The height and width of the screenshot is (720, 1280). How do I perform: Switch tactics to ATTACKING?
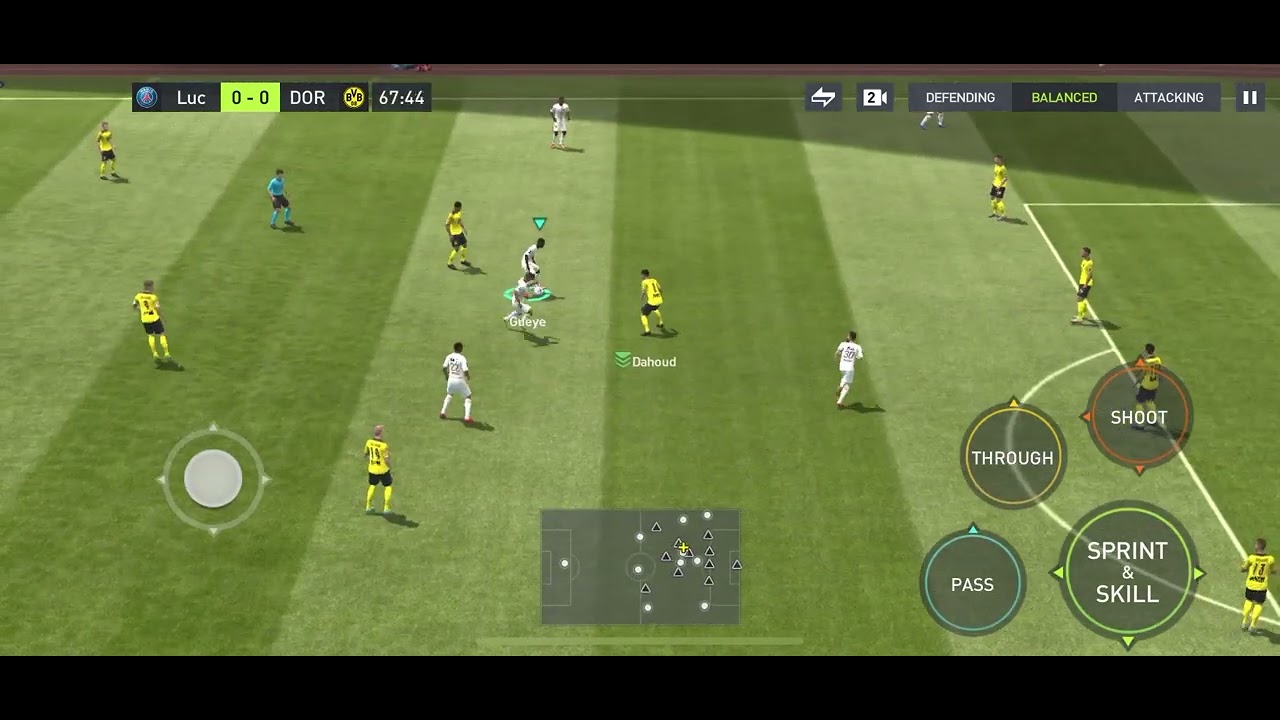point(1168,97)
